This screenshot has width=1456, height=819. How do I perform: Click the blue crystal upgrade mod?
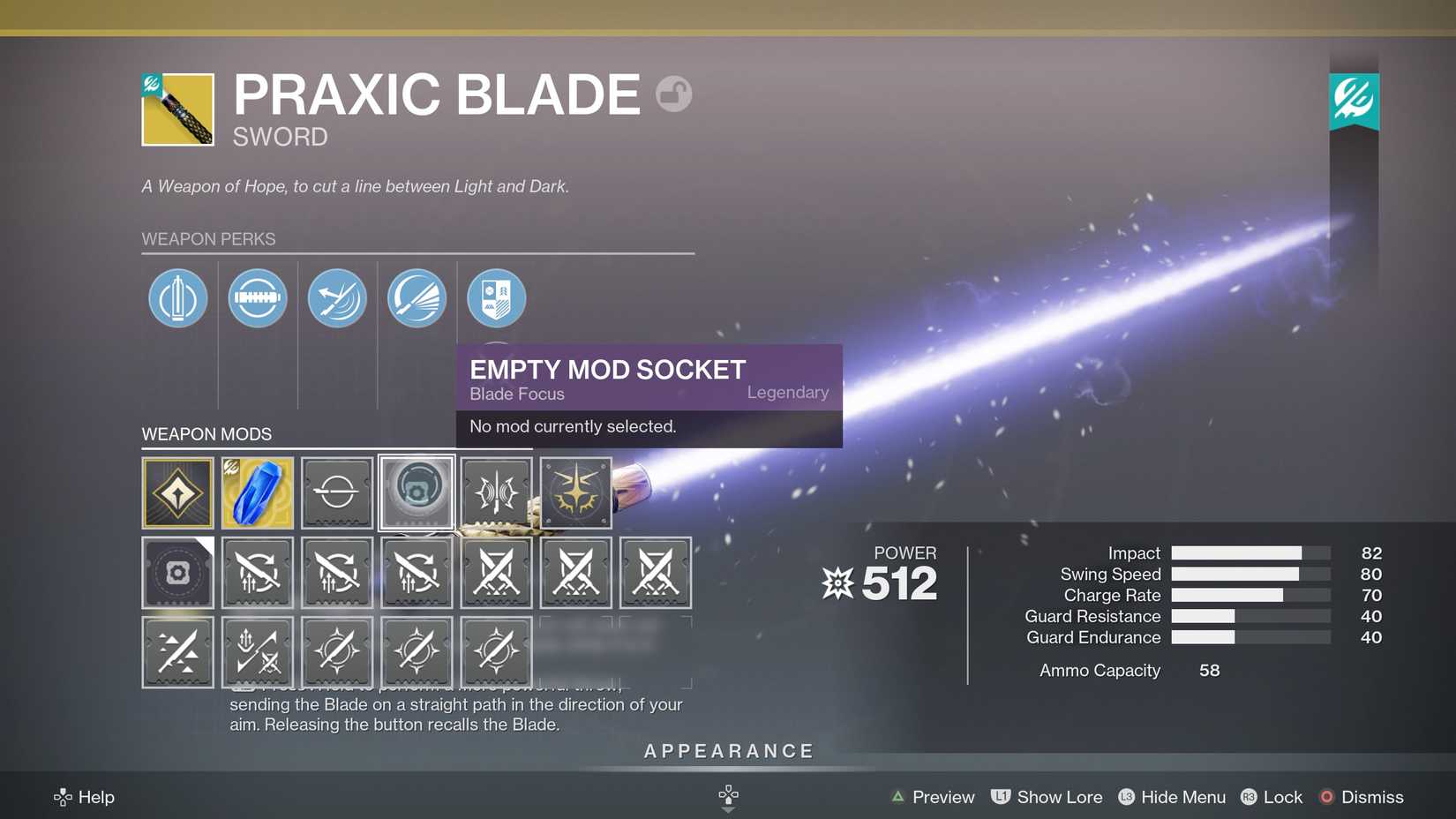pos(257,492)
